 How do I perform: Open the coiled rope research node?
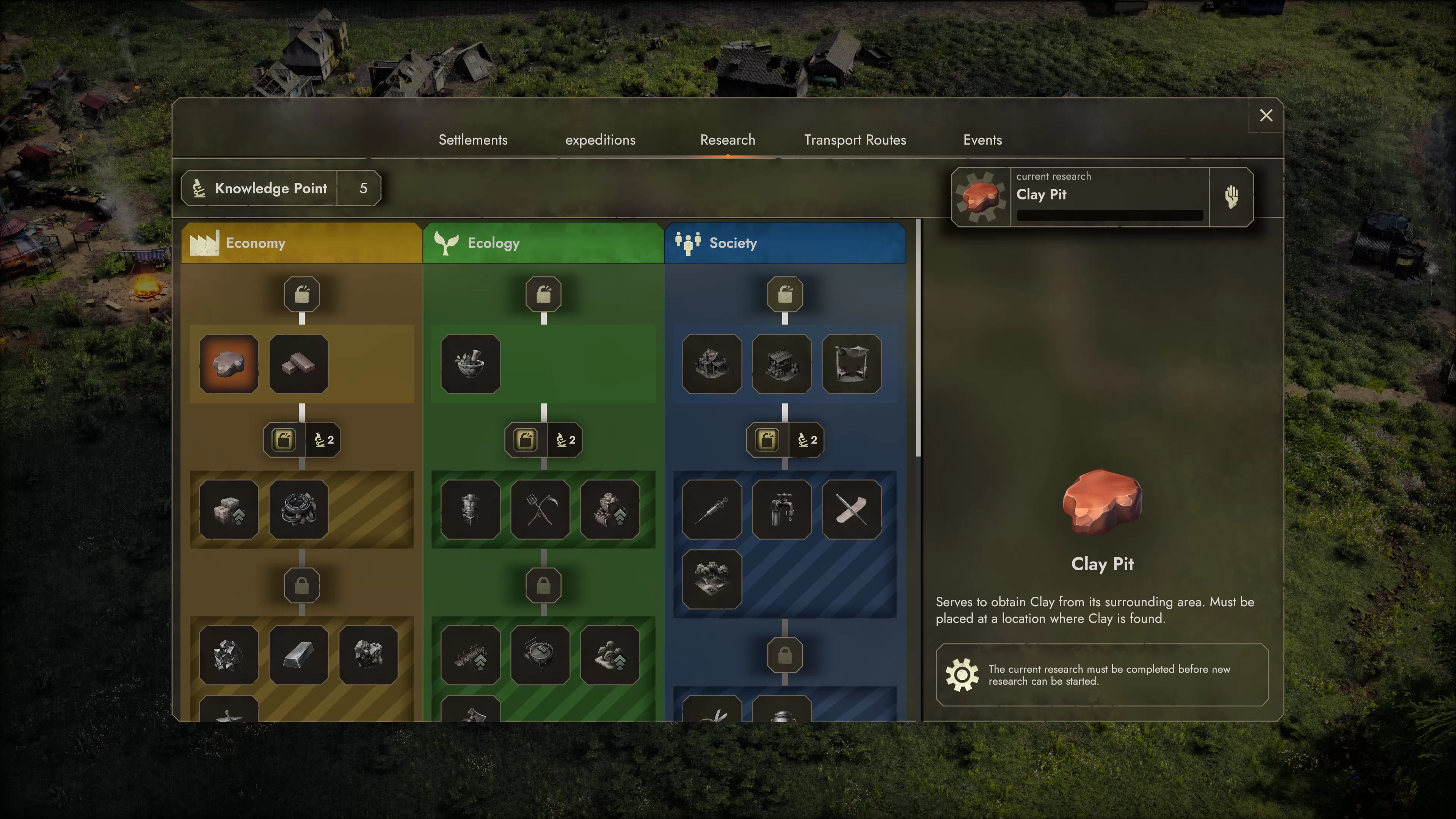(298, 510)
